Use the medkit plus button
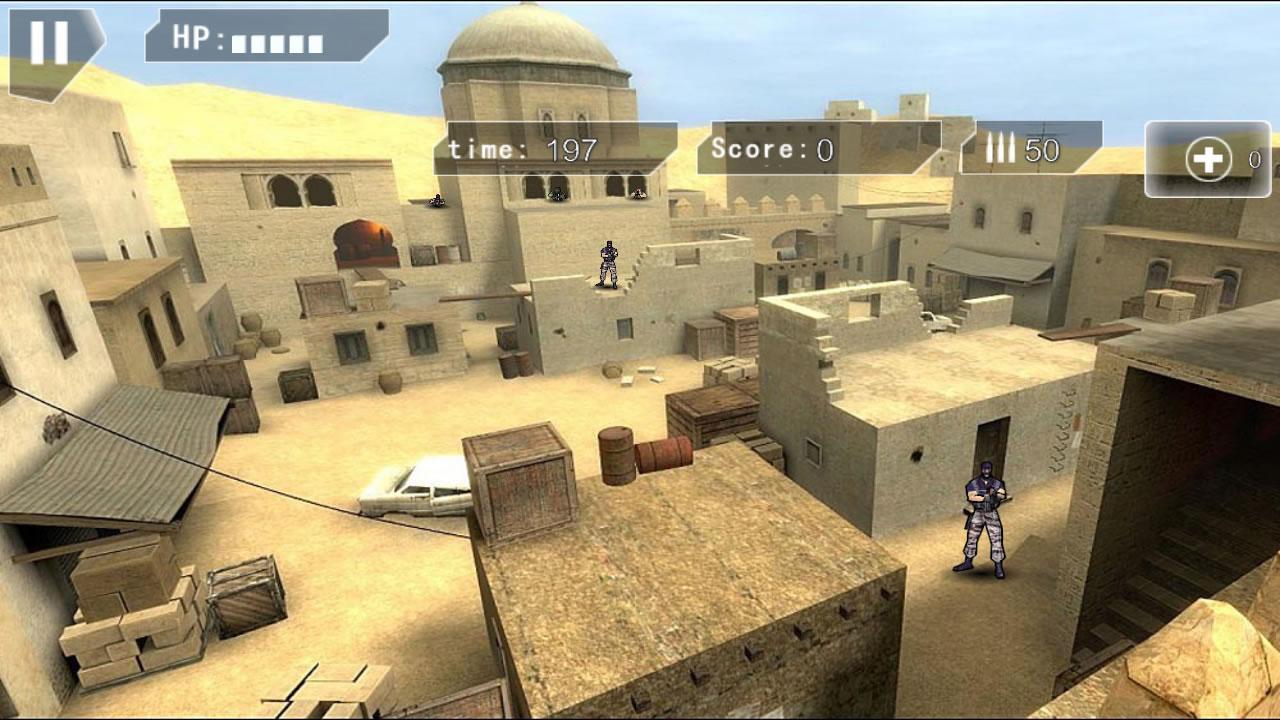This screenshot has height=720, width=1280. [x=1208, y=160]
